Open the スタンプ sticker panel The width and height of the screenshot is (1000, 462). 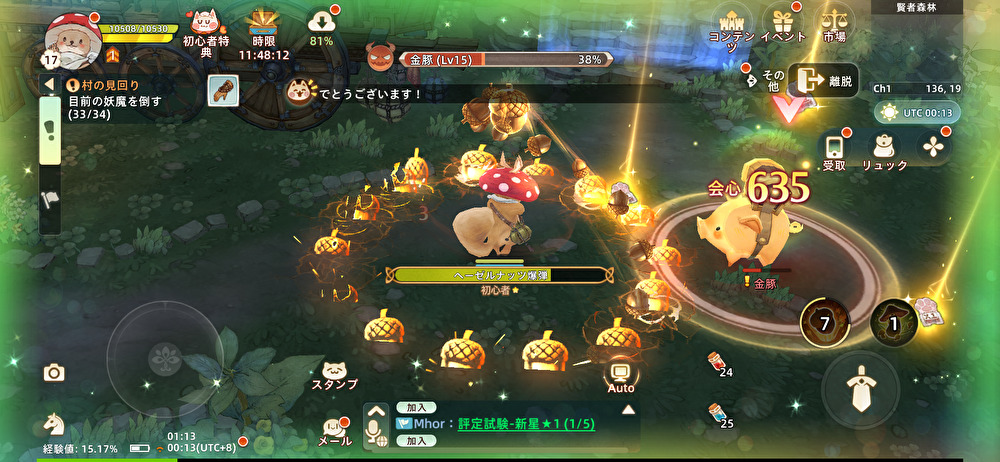334,373
